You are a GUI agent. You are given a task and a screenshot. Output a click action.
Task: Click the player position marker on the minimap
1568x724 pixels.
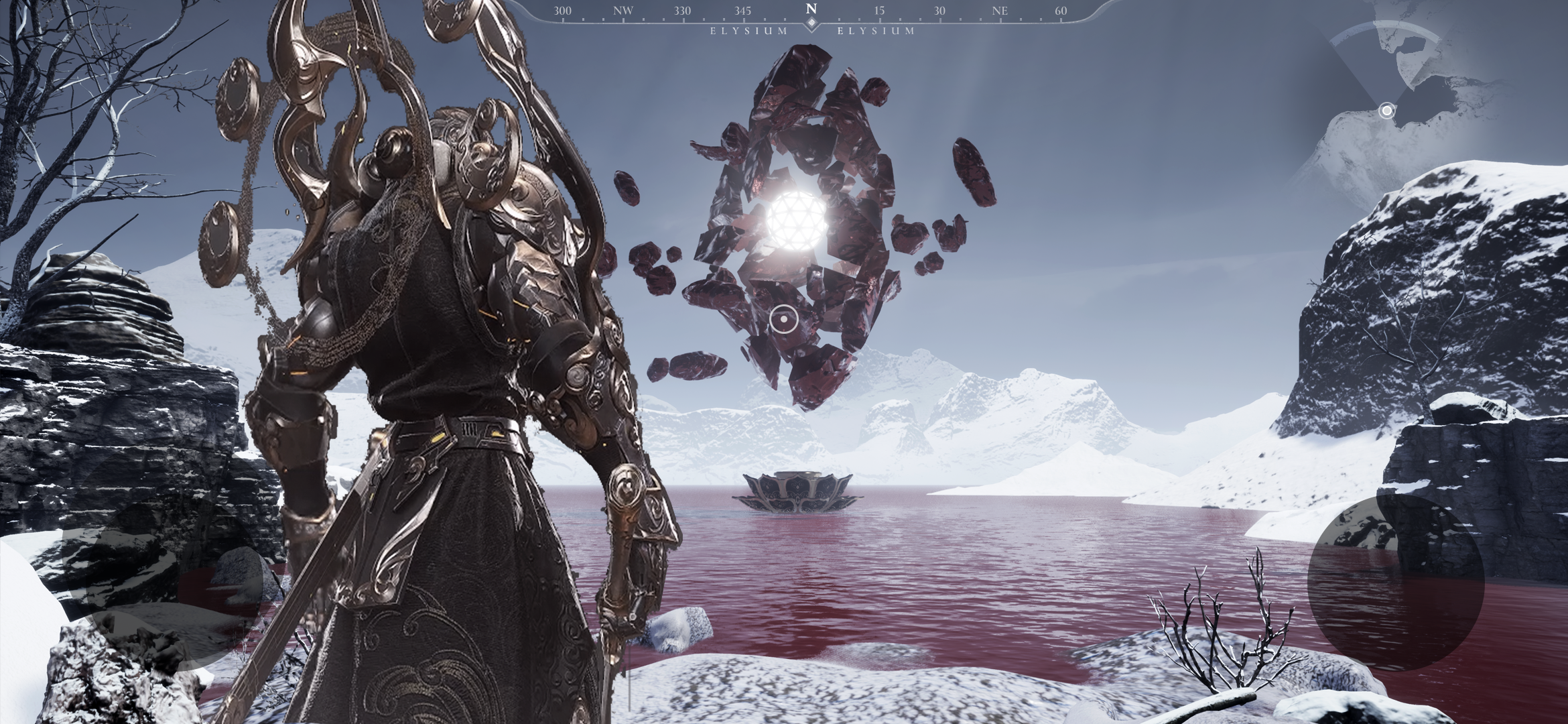[x=1386, y=111]
